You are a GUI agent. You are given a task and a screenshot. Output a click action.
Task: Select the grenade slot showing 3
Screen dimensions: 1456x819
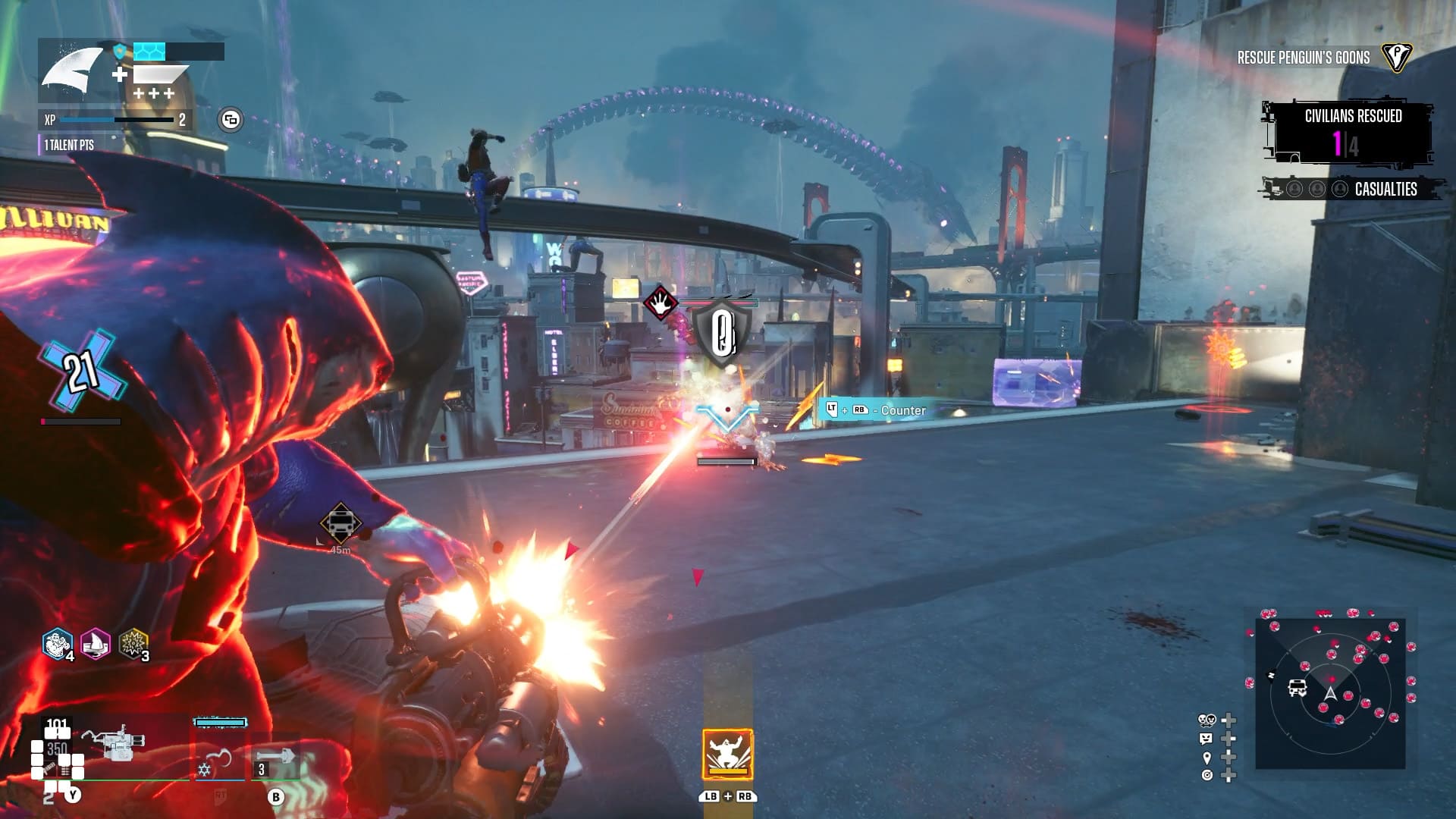pos(275,758)
